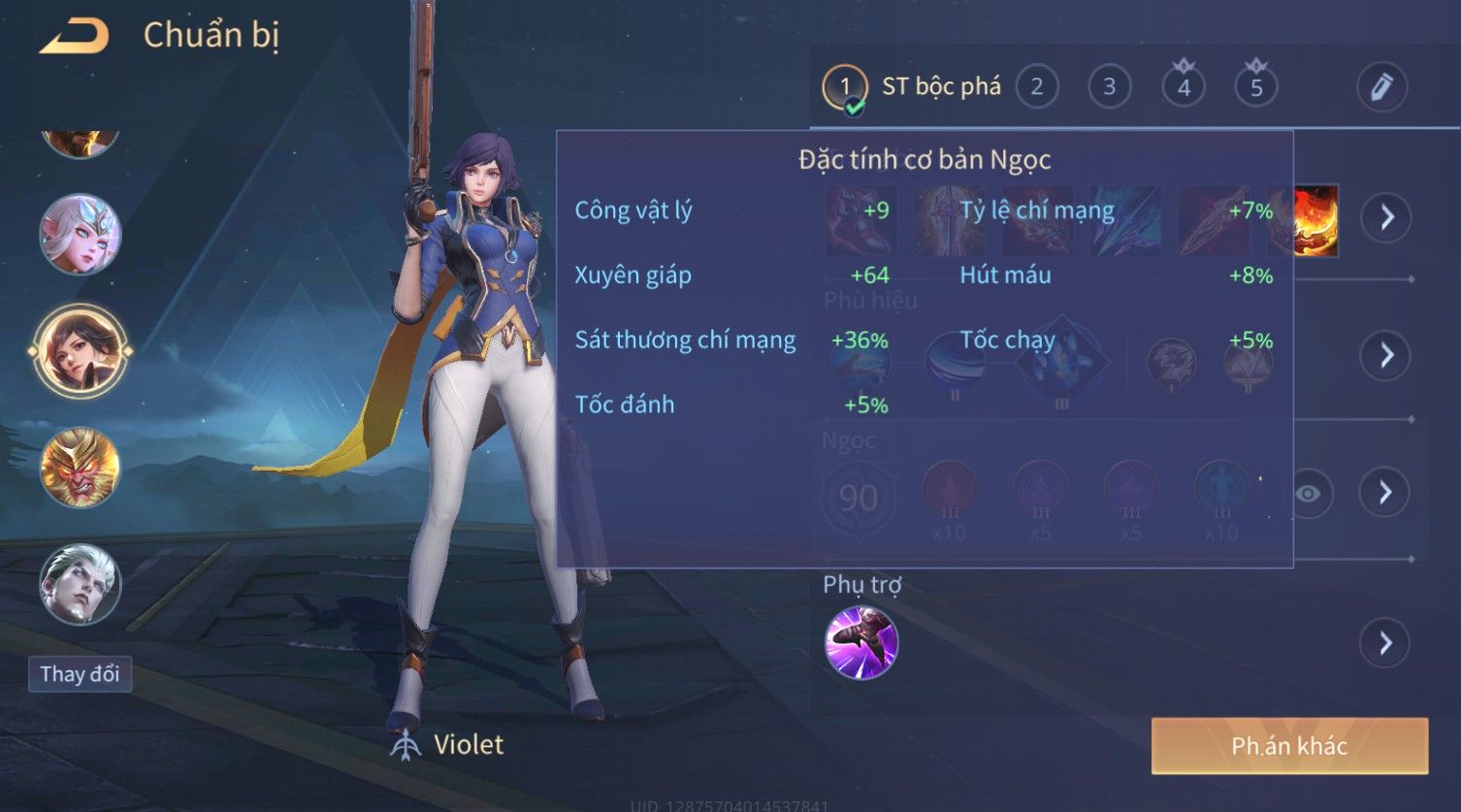Select the white-haired elf hero portrait
The height and width of the screenshot is (812, 1461).
pos(80,235)
